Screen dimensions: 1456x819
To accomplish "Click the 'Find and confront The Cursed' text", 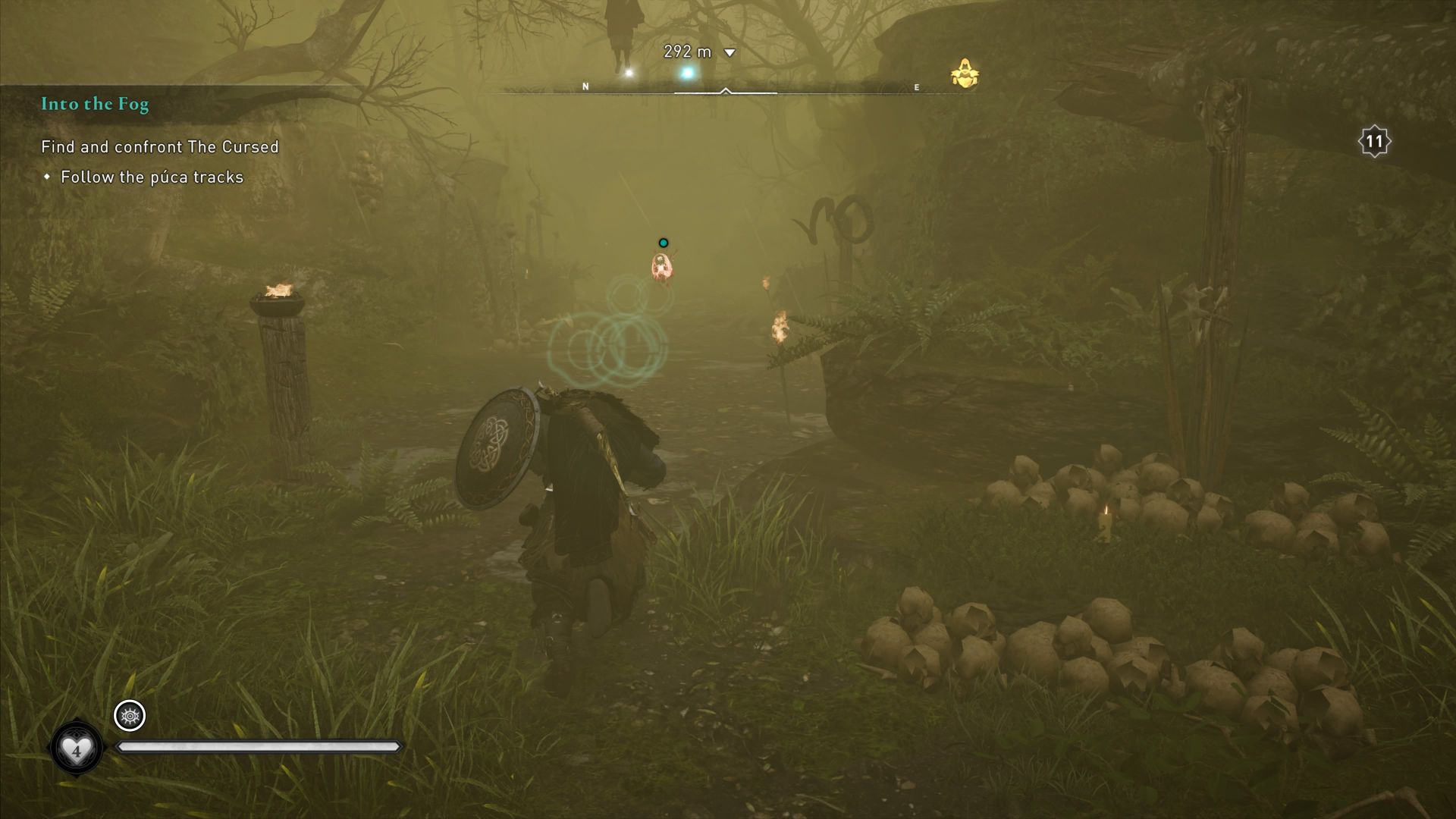I will pyautogui.click(x=159, y=147).
